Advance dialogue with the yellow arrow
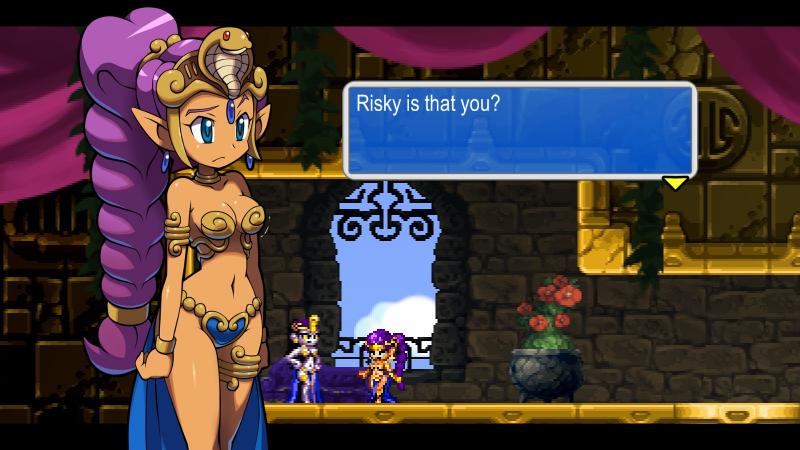800x450 pixels. [676, 183]
